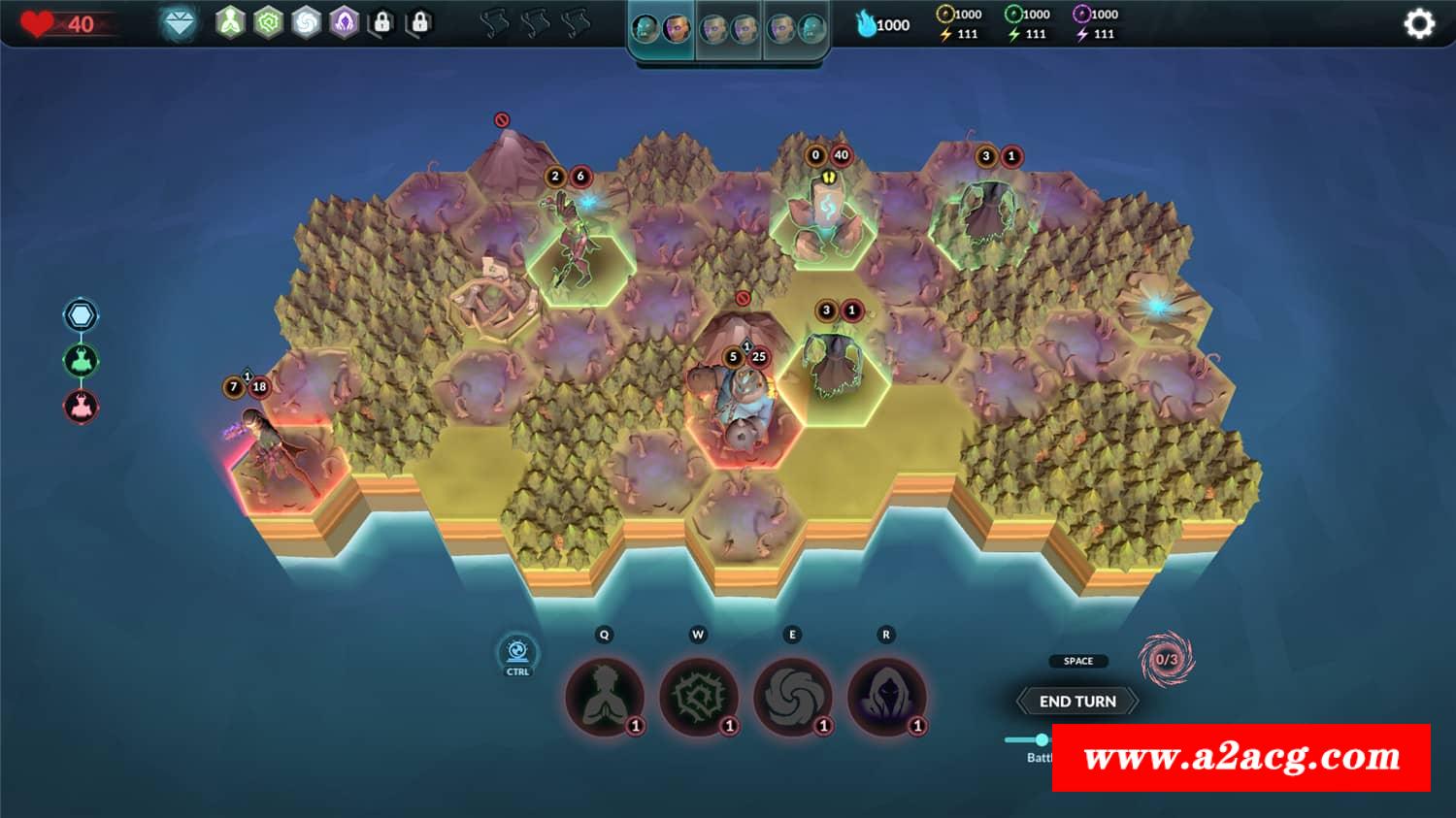Select the red-highlighted hero with 7 and 18
The image size is (1456, 818).
click(x=267, y=451)
